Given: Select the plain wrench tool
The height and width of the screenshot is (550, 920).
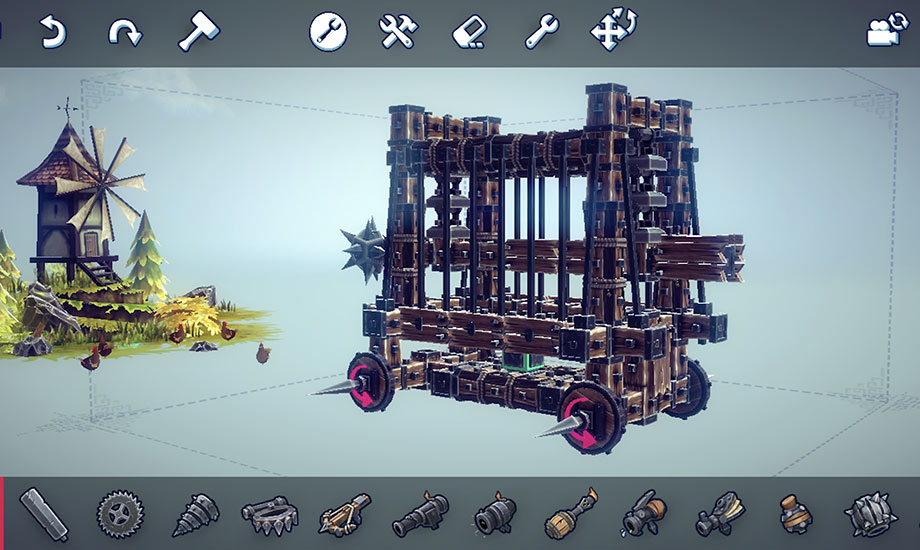Looking at the screenshot, I should pyautogui.click(x=541, y=32).
